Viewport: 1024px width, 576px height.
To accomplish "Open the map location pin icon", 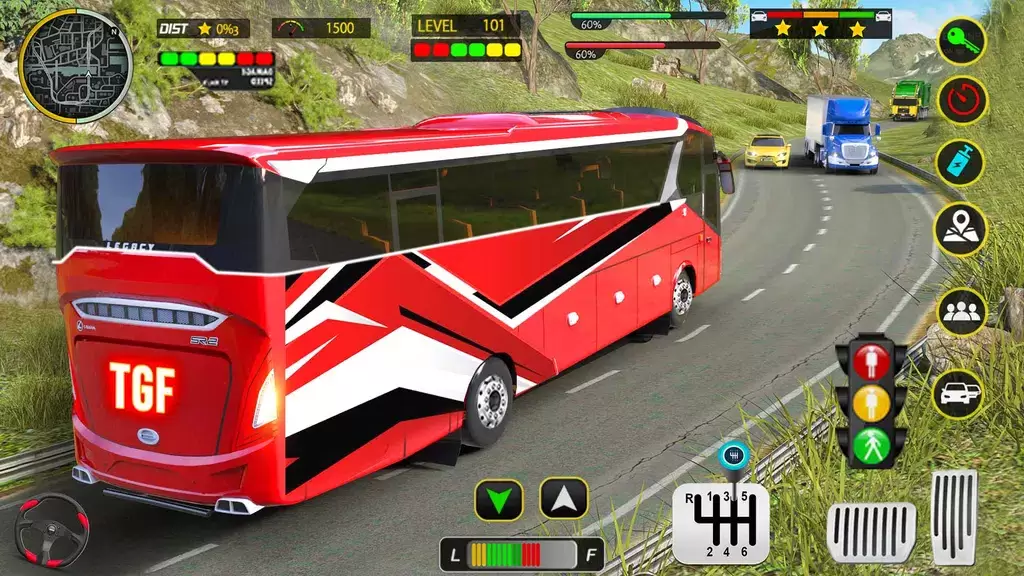I will click(961, 229).
